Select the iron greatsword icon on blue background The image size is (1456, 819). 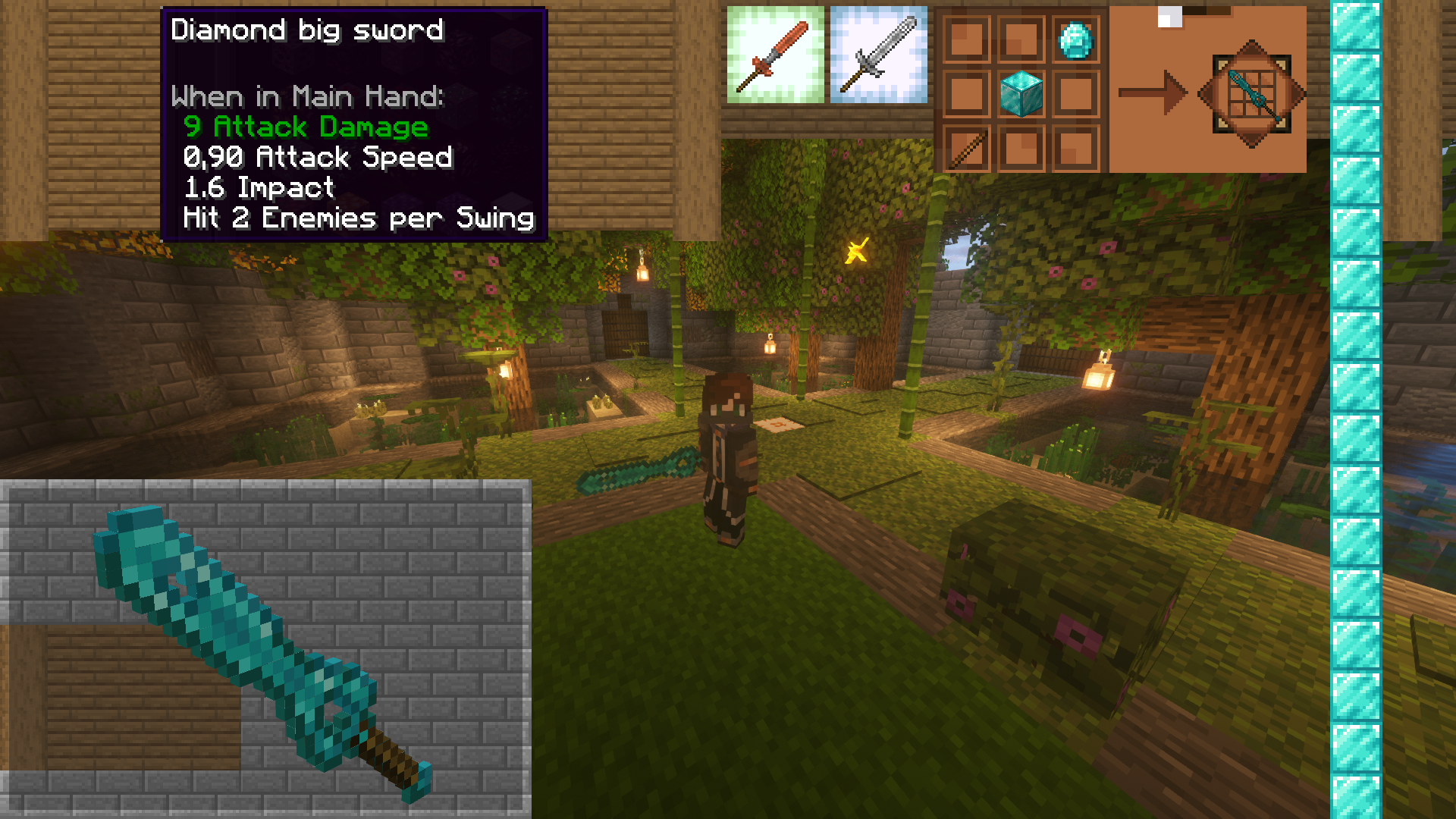[880, 55]
